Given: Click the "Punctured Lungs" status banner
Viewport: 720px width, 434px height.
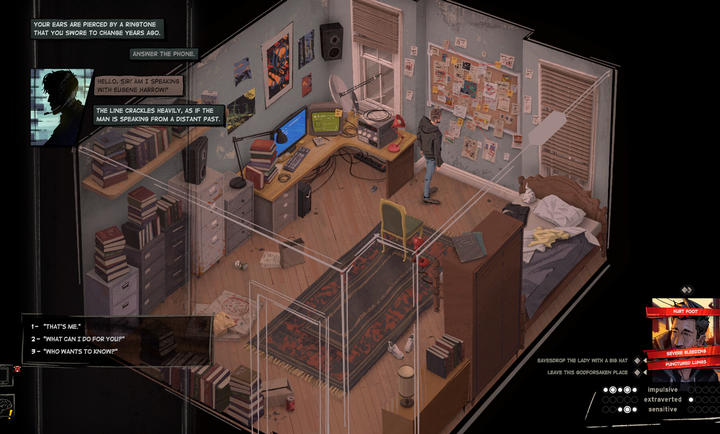Looking at the screenshot, I should pyautogui.click(x=688, y=363).
